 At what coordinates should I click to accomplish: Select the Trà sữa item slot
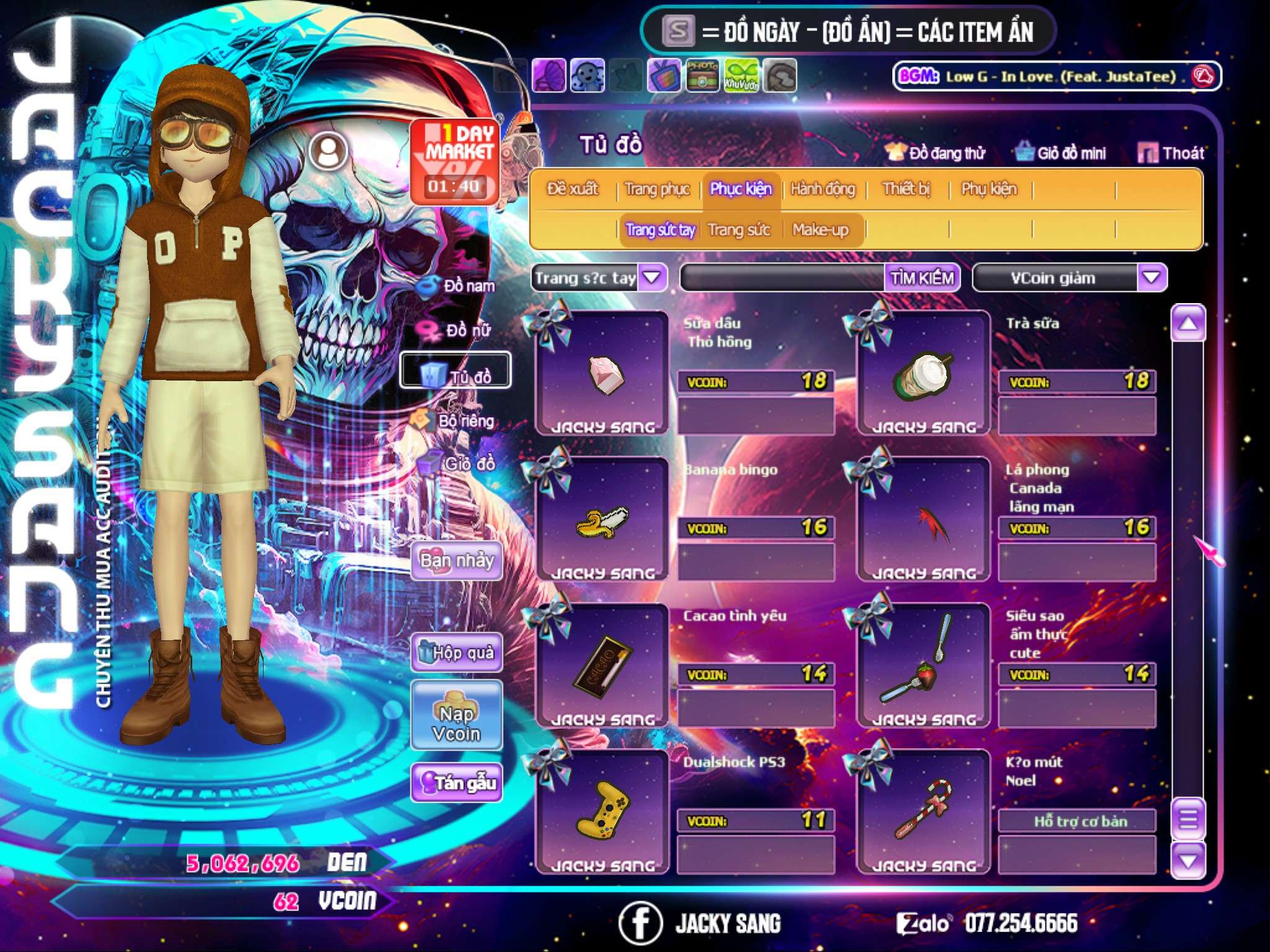coord(923,374)
